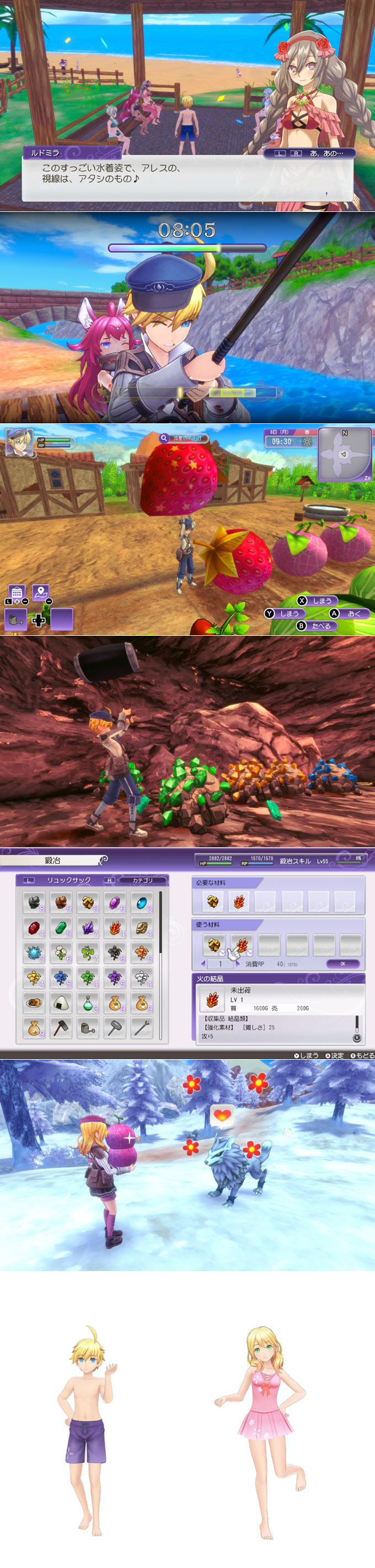Increase material quantity with right arrow
The width and height of the screenshot is (375, 1568).
click(237, 964)
